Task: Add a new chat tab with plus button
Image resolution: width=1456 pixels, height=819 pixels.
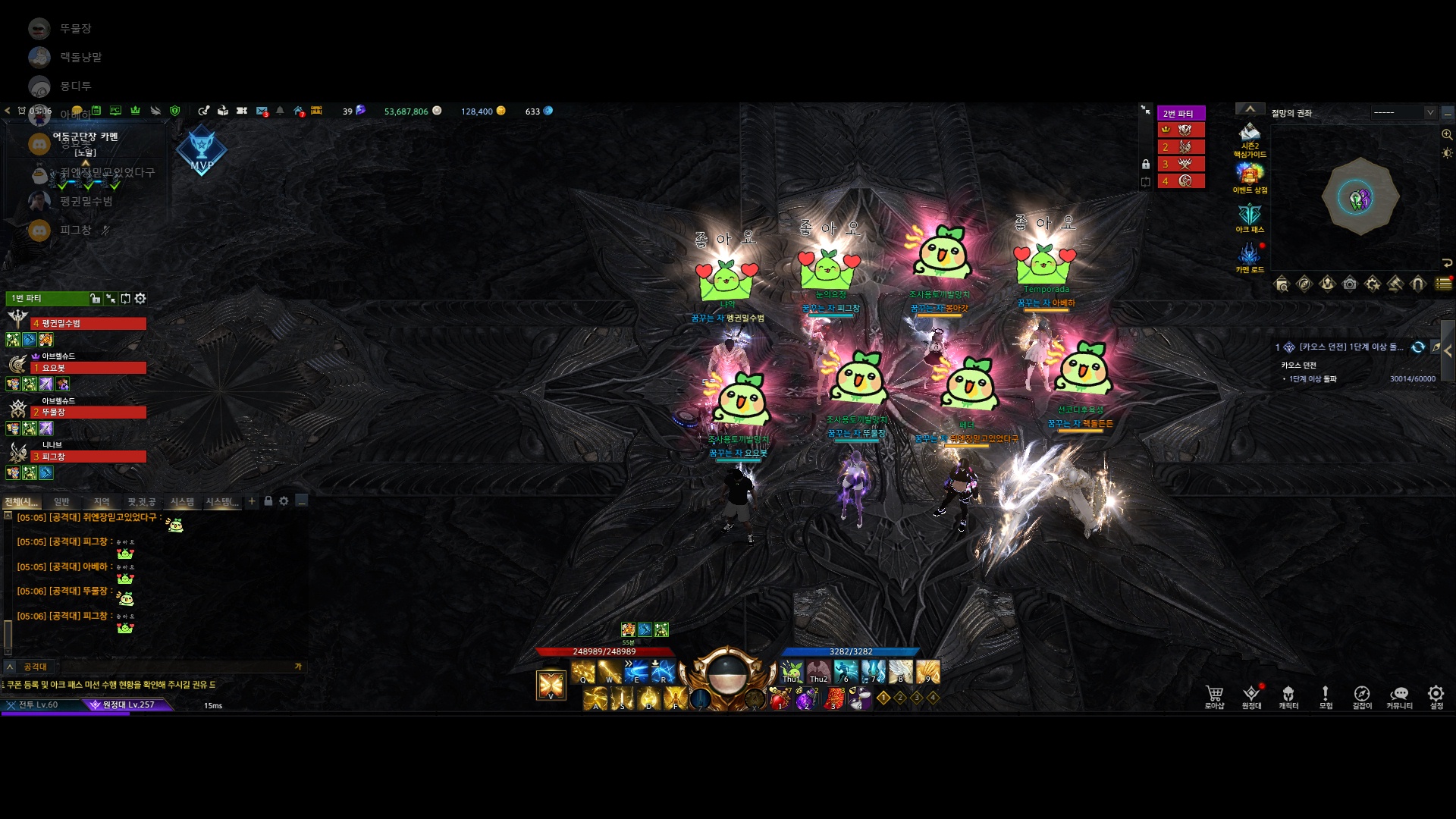Action: click(252, 501)
